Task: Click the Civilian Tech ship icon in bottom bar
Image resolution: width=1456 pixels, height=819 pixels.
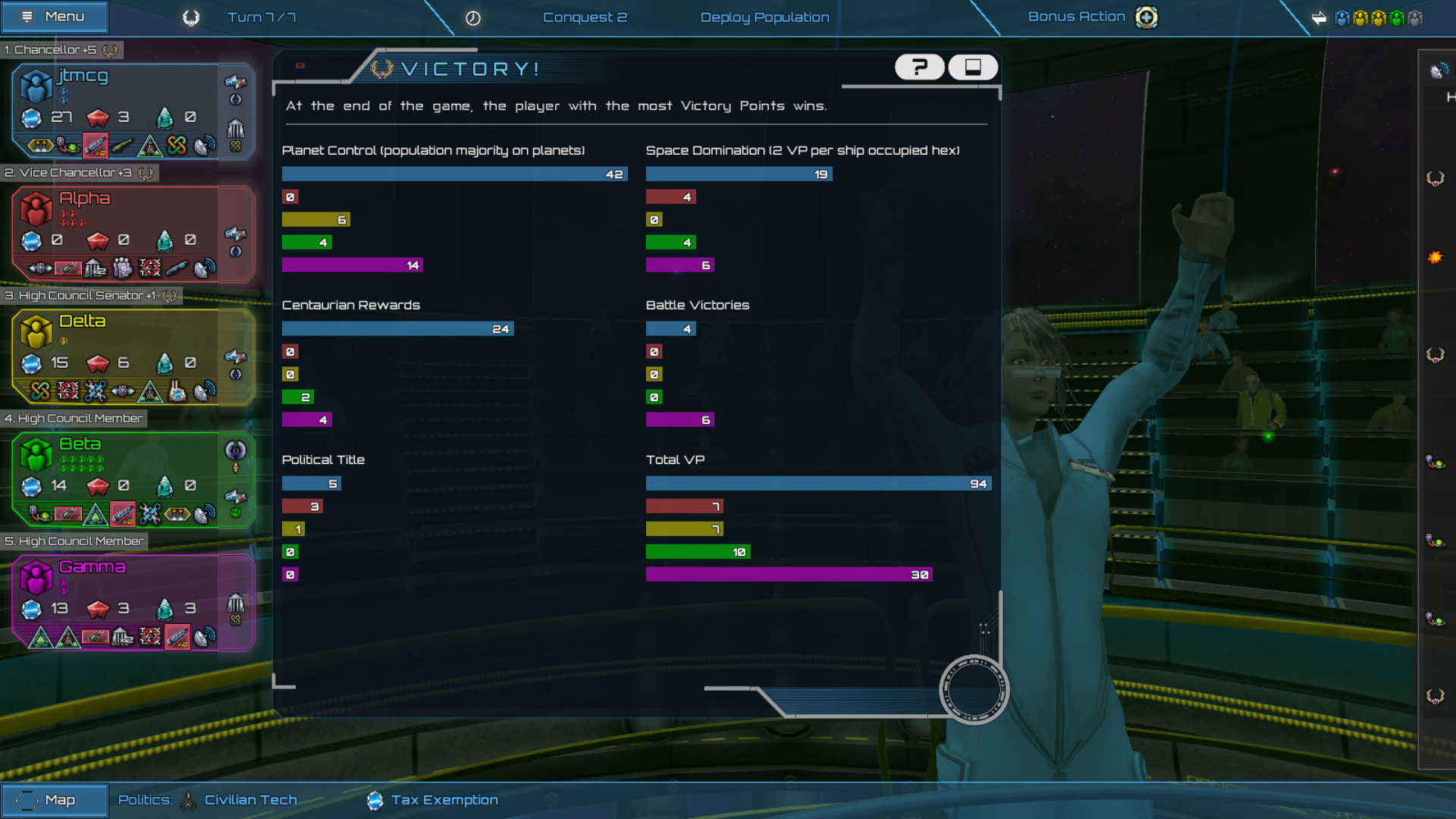Action: pyautogui.click(x=188, y=799)
